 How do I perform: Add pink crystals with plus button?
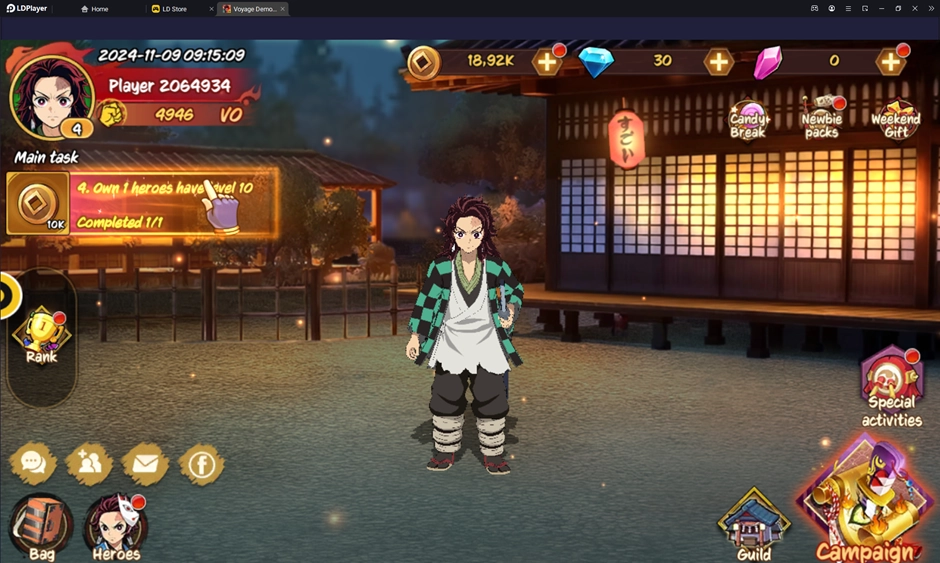pos(890,63)
